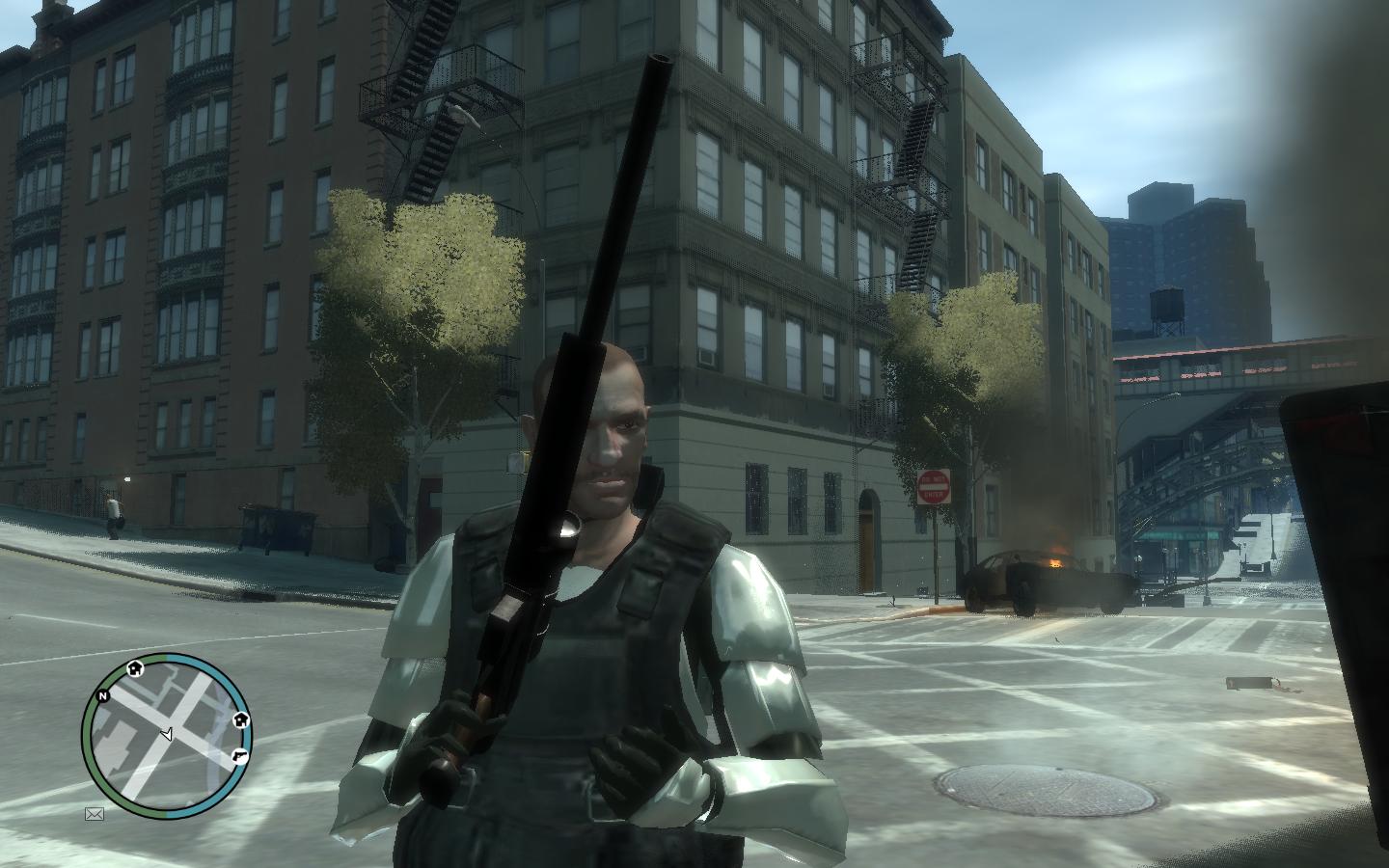The image size is (1389, 868).
Task: Click the player arrow on the minimap
Action: coord(166,735)
